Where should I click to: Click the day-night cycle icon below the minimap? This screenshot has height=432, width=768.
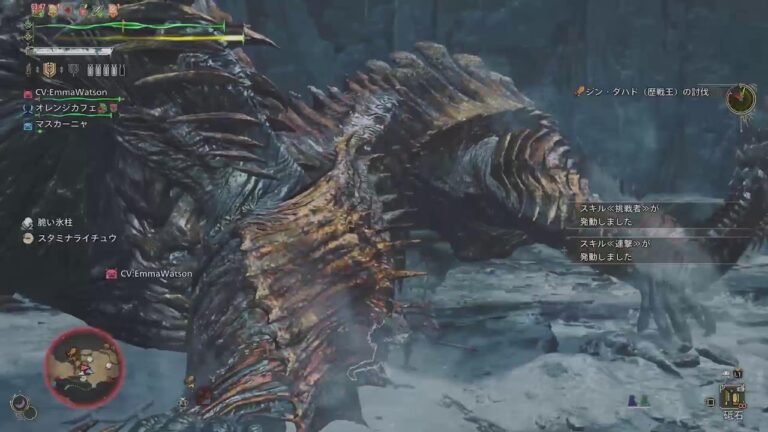click(x=20, y=404)
